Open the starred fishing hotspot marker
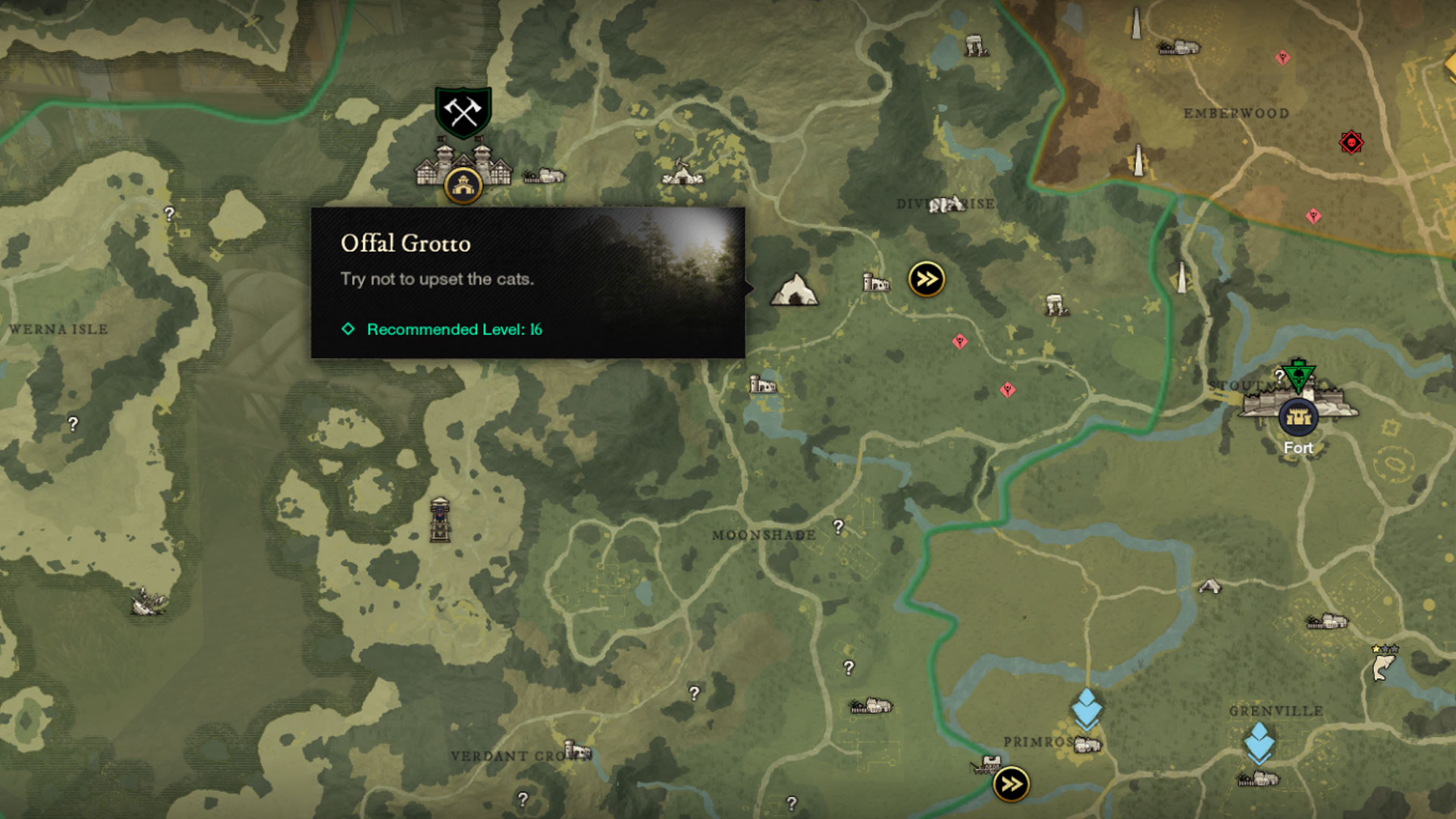 point(1383,665)
